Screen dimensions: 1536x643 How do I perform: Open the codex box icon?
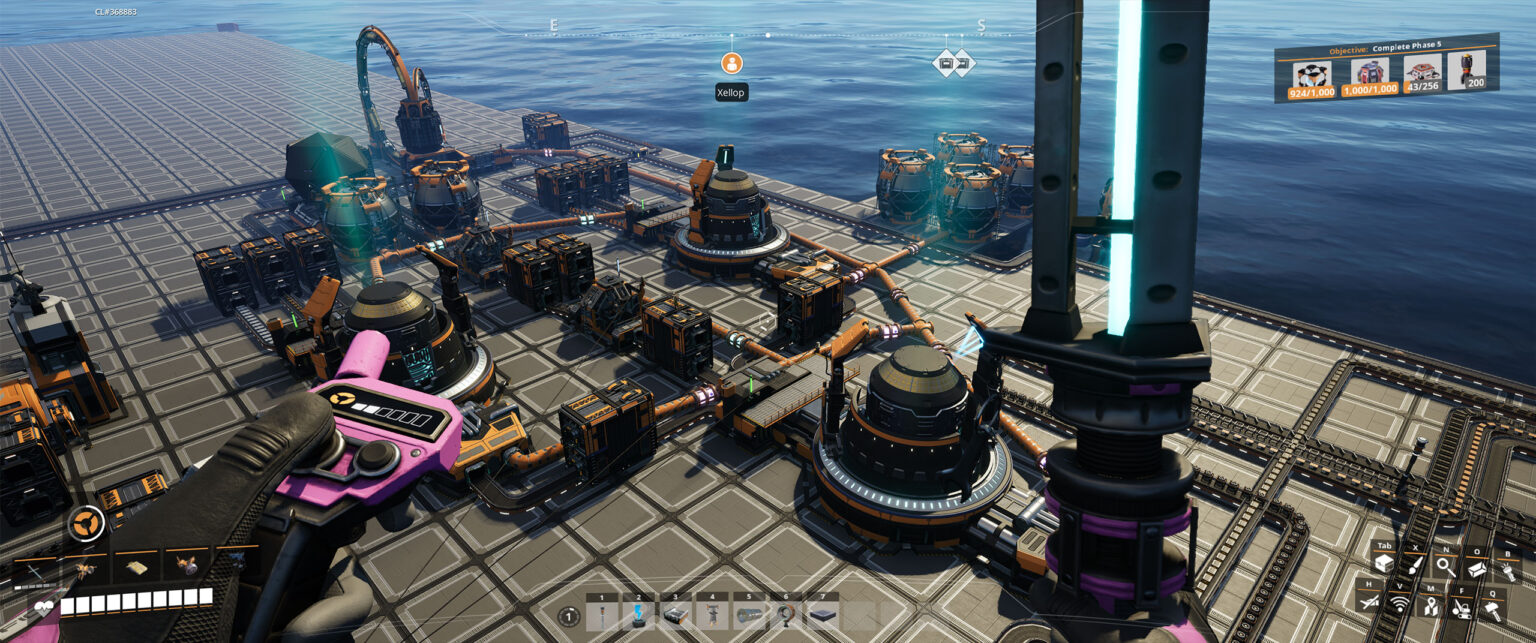click(x=1476, y=567)
